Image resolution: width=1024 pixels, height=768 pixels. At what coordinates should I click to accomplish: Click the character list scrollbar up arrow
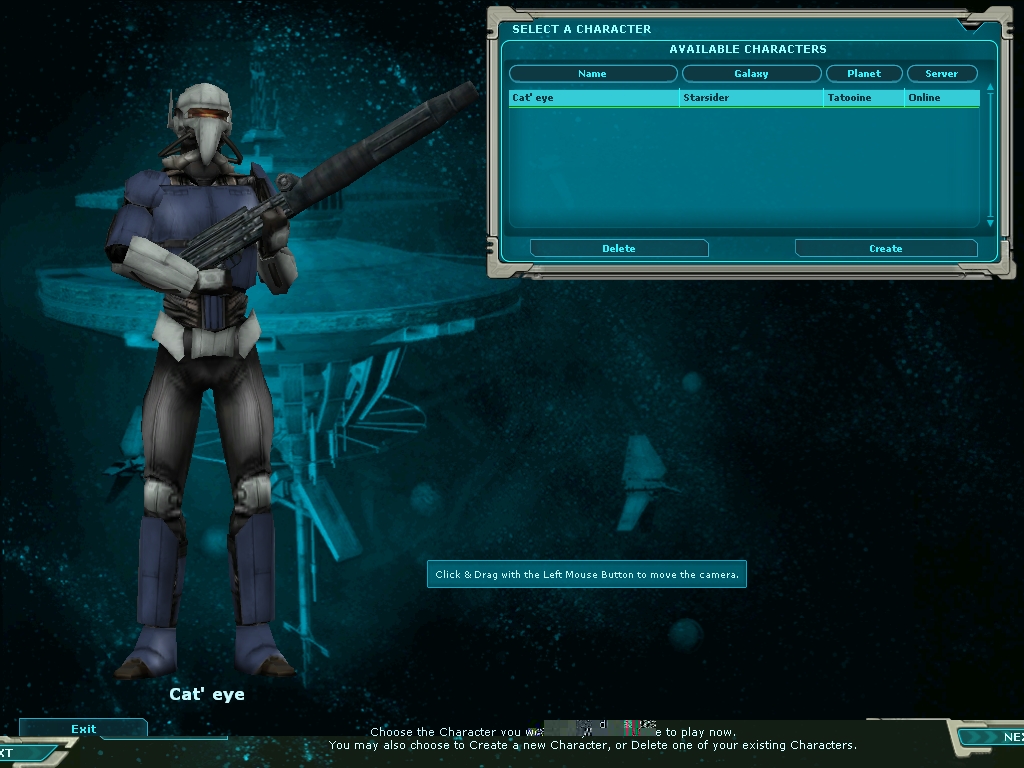pos(990,88)
